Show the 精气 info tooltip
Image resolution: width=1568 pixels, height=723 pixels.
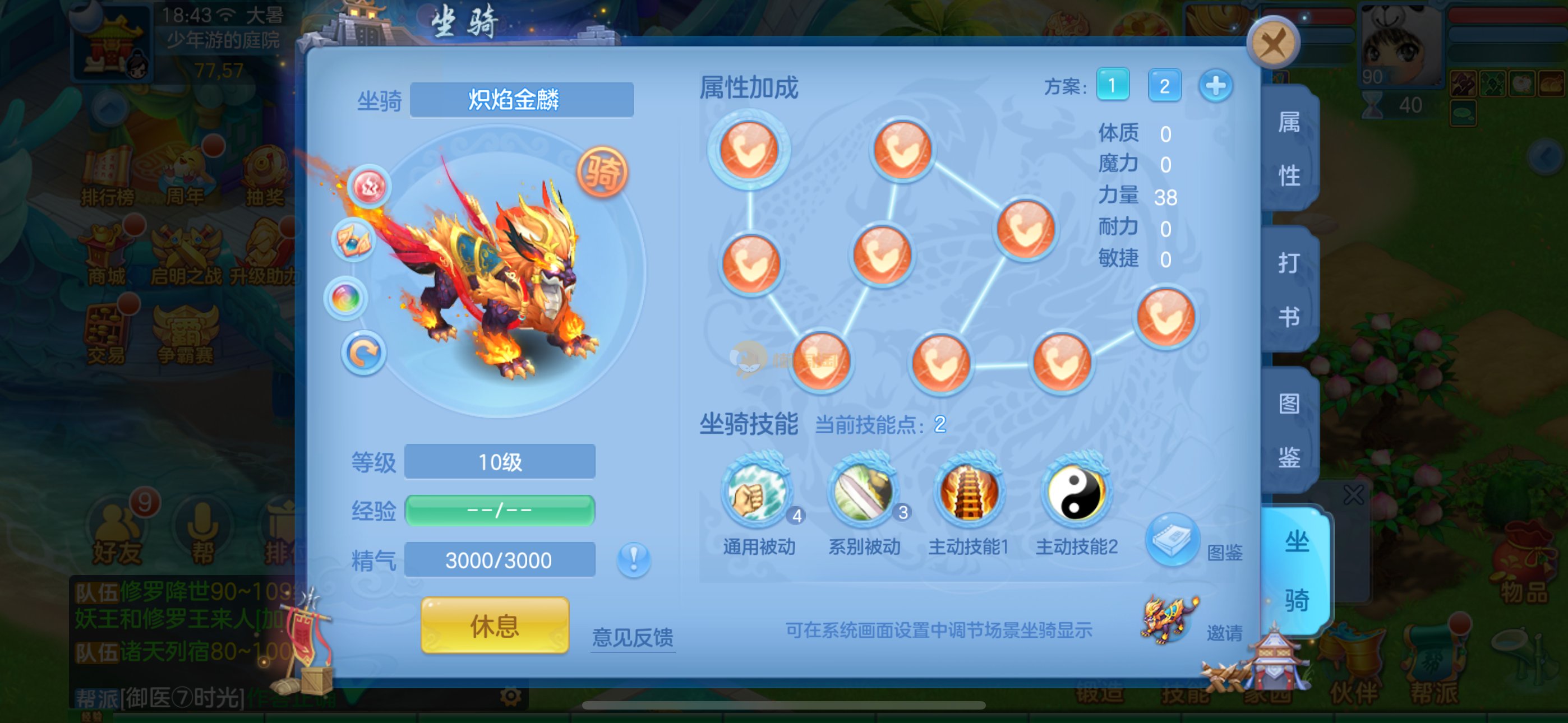tap(633, 559)
